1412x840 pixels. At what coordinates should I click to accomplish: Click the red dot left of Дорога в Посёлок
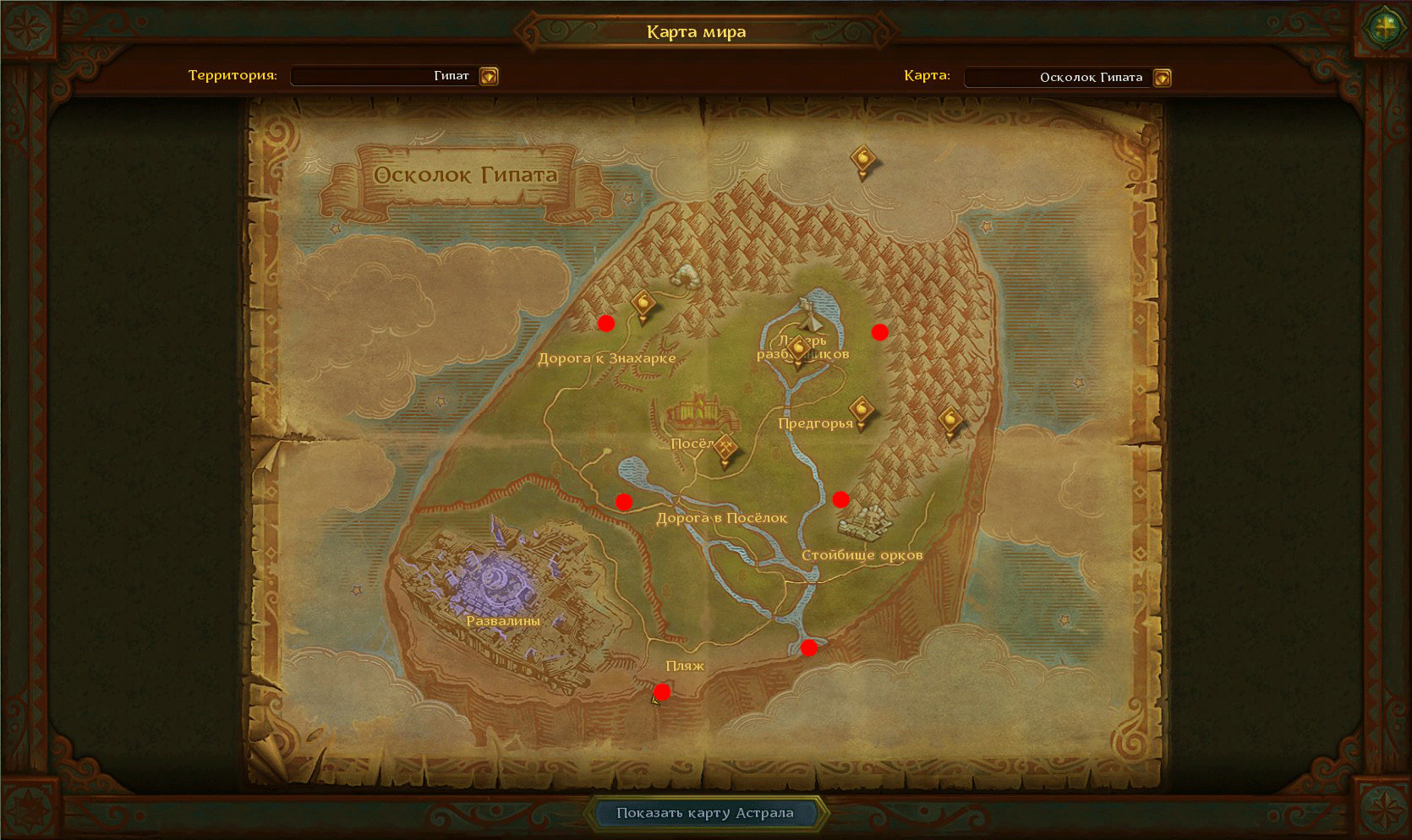tap(624, 502)
